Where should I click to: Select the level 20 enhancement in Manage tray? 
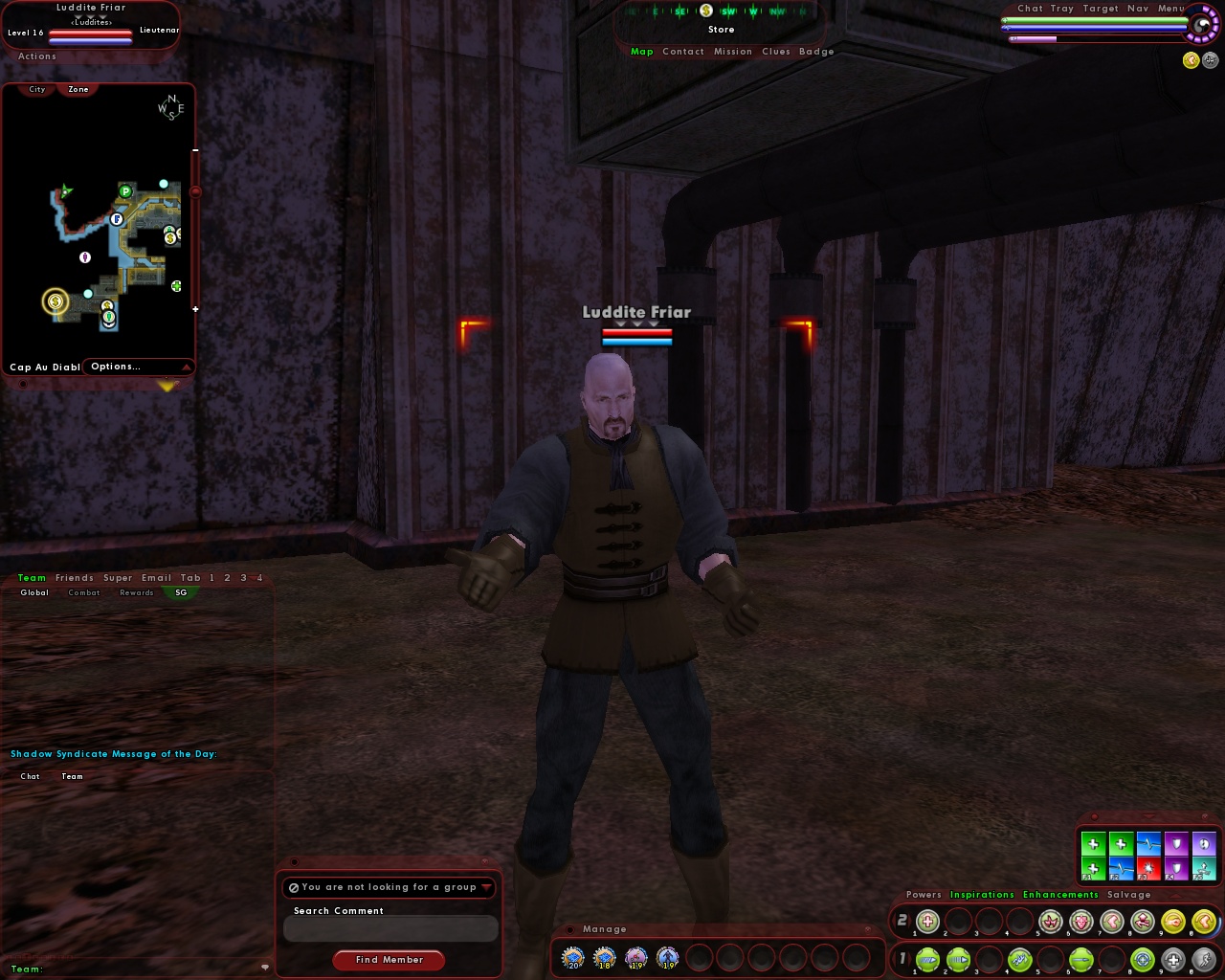pyautogui.click(x=572, y=957)
